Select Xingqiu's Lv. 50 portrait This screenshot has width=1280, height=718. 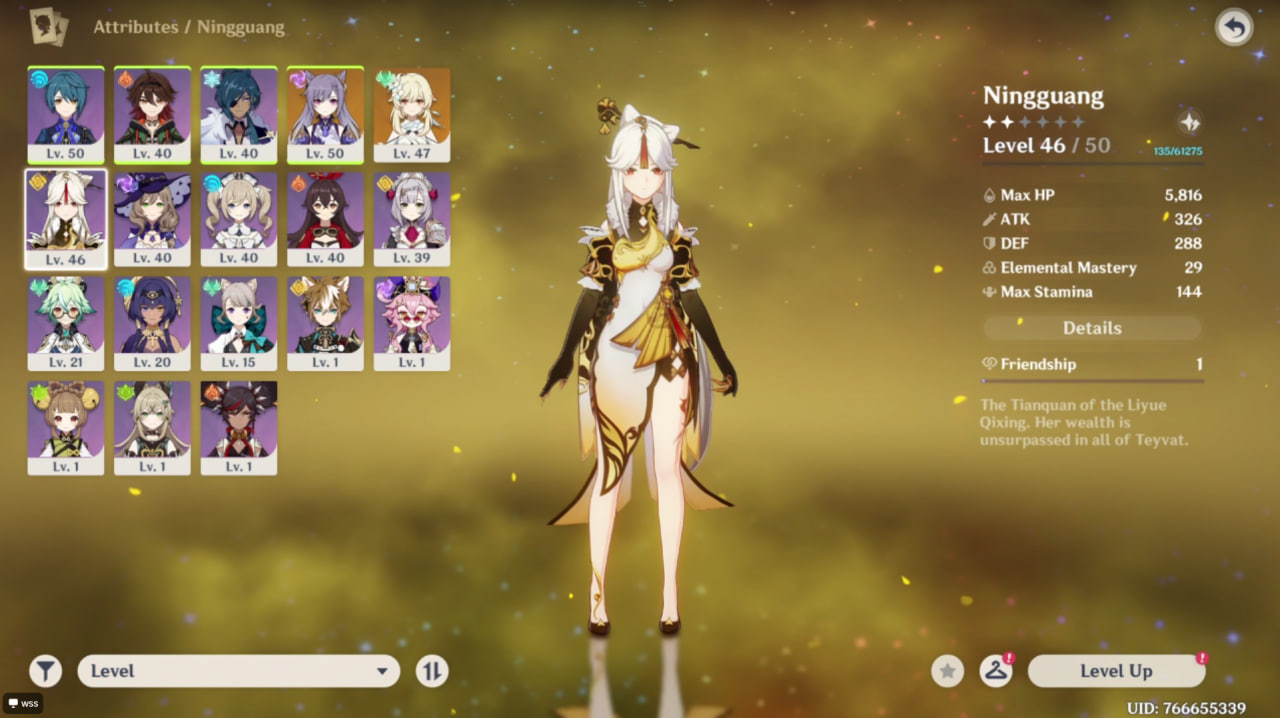point(66,115)
